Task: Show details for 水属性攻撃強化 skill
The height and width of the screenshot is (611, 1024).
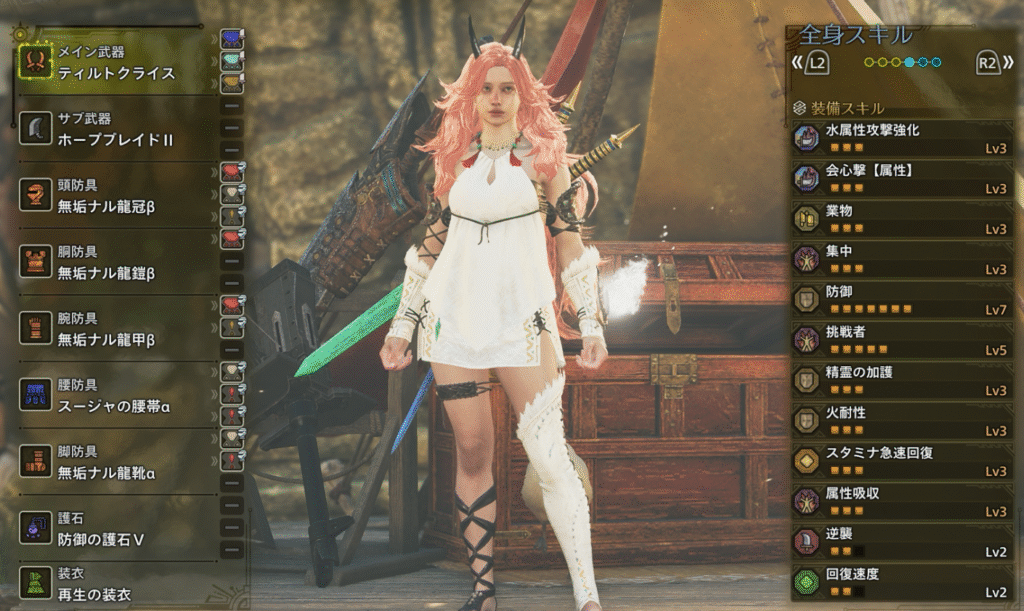Action: tap(899, 138)
